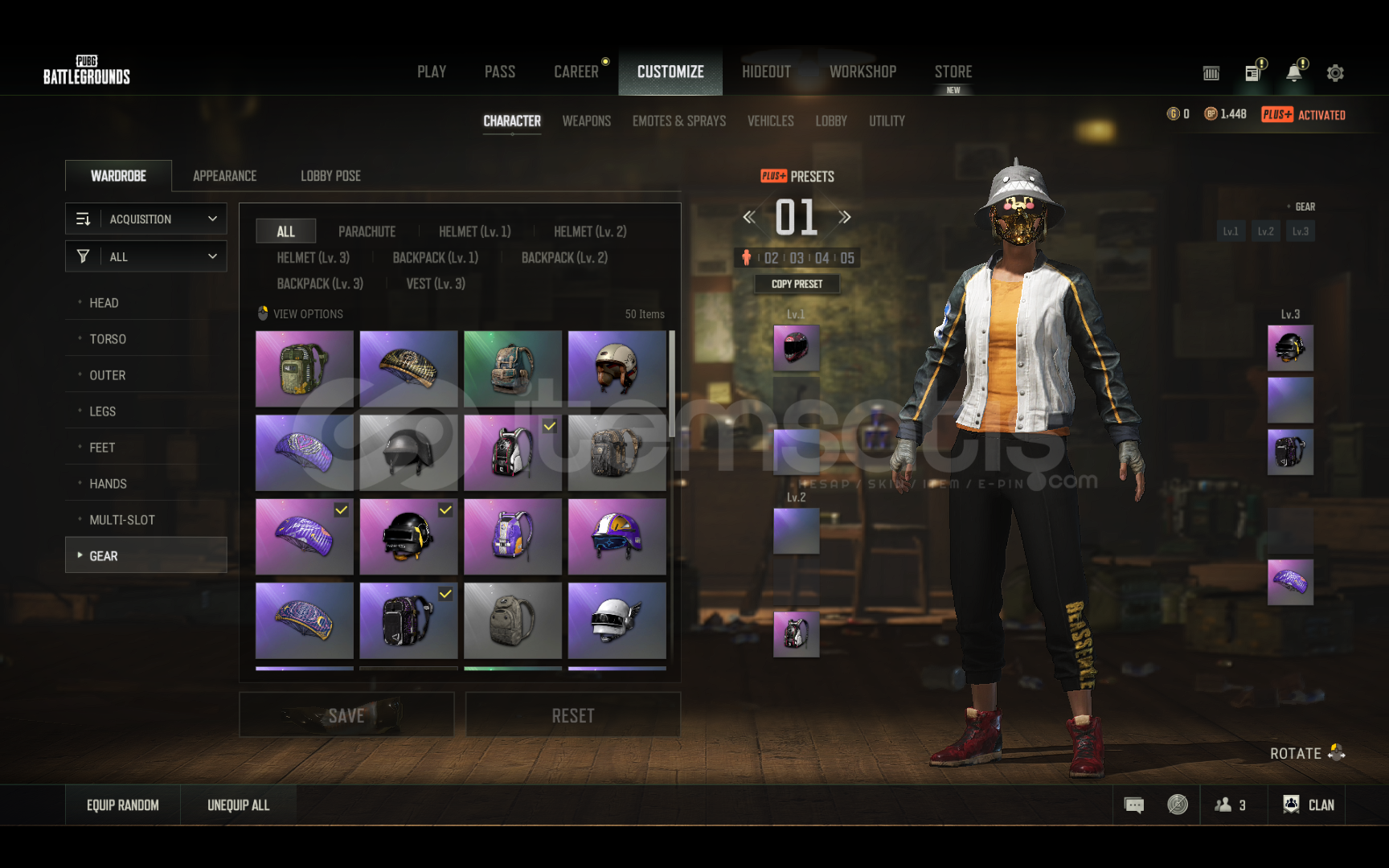Filter gear by Parachute

[367, 231]
